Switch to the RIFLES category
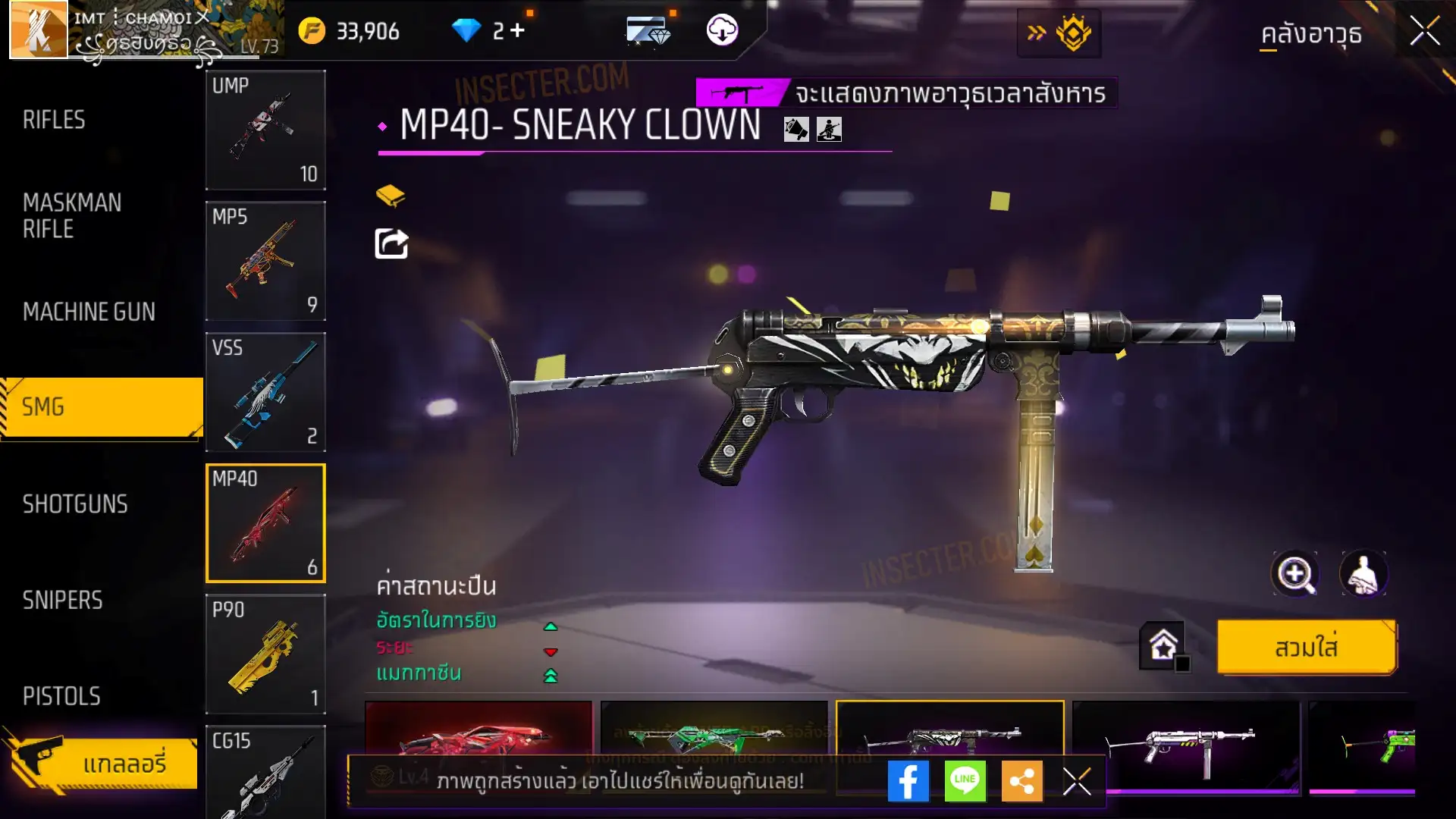 55,120
